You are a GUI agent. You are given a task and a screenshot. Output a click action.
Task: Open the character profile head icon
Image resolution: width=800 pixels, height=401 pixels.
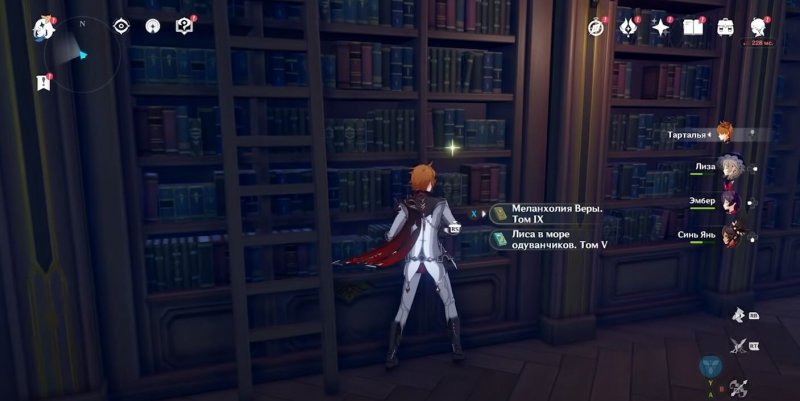pos(758,27)
